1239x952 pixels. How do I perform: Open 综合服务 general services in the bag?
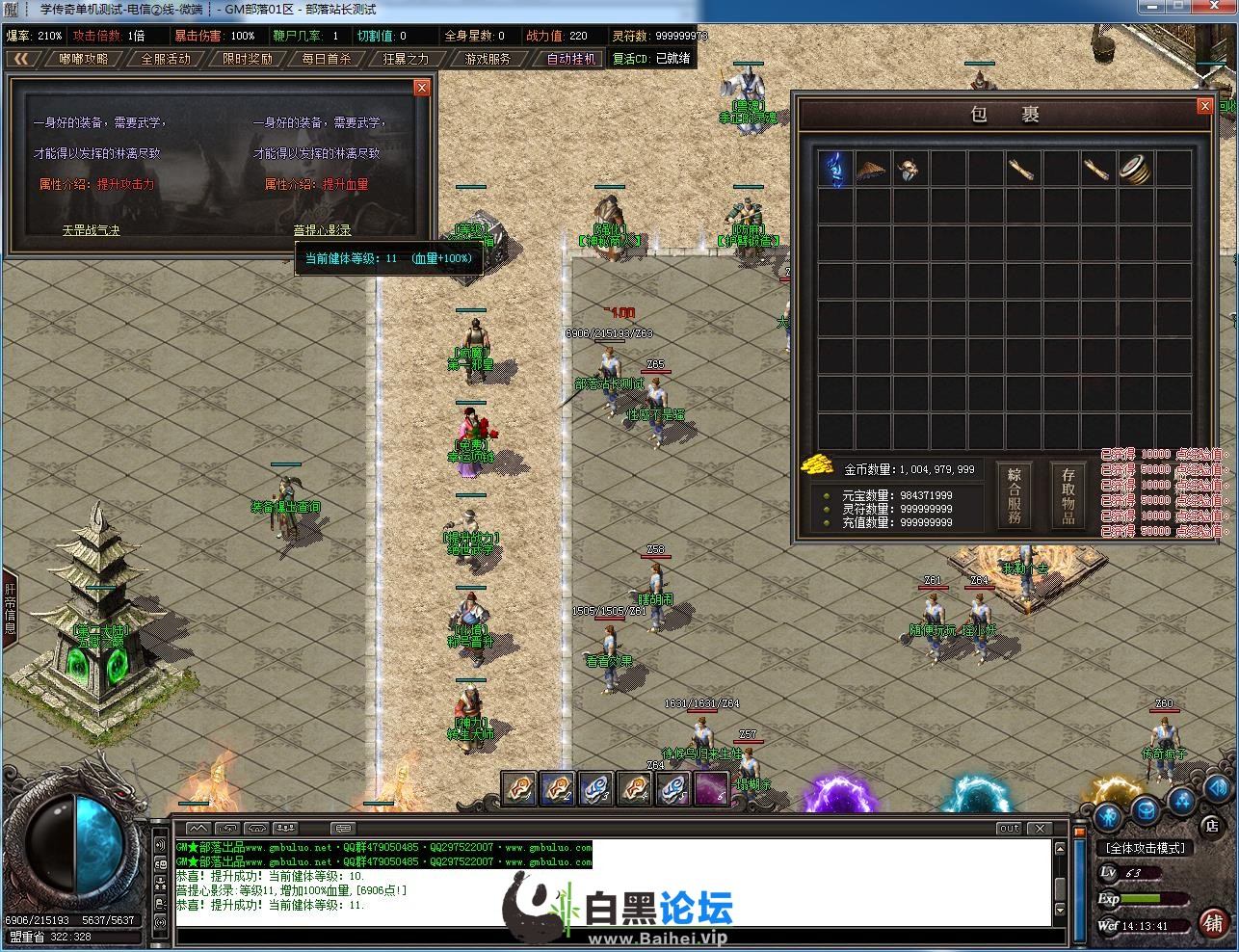(1015, 495)
